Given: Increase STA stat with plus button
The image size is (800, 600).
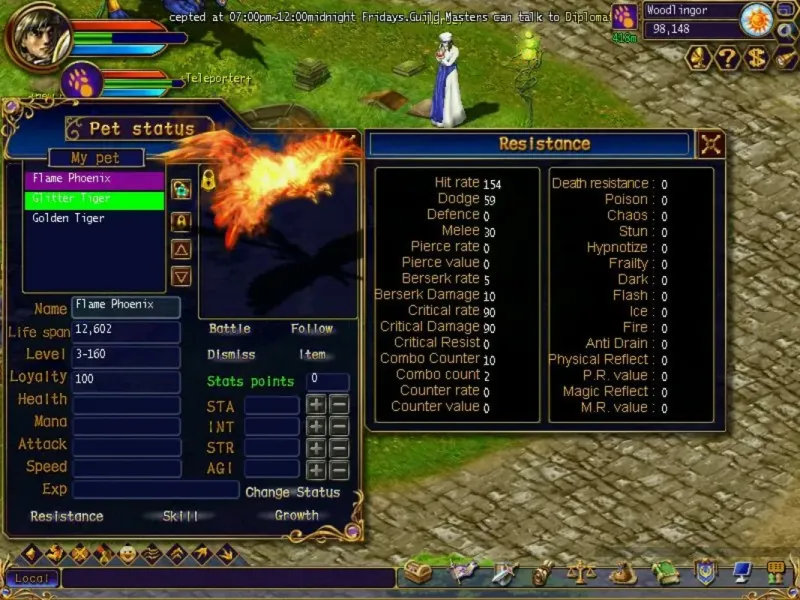Looking at the screenshot, I should pos(316,405).
